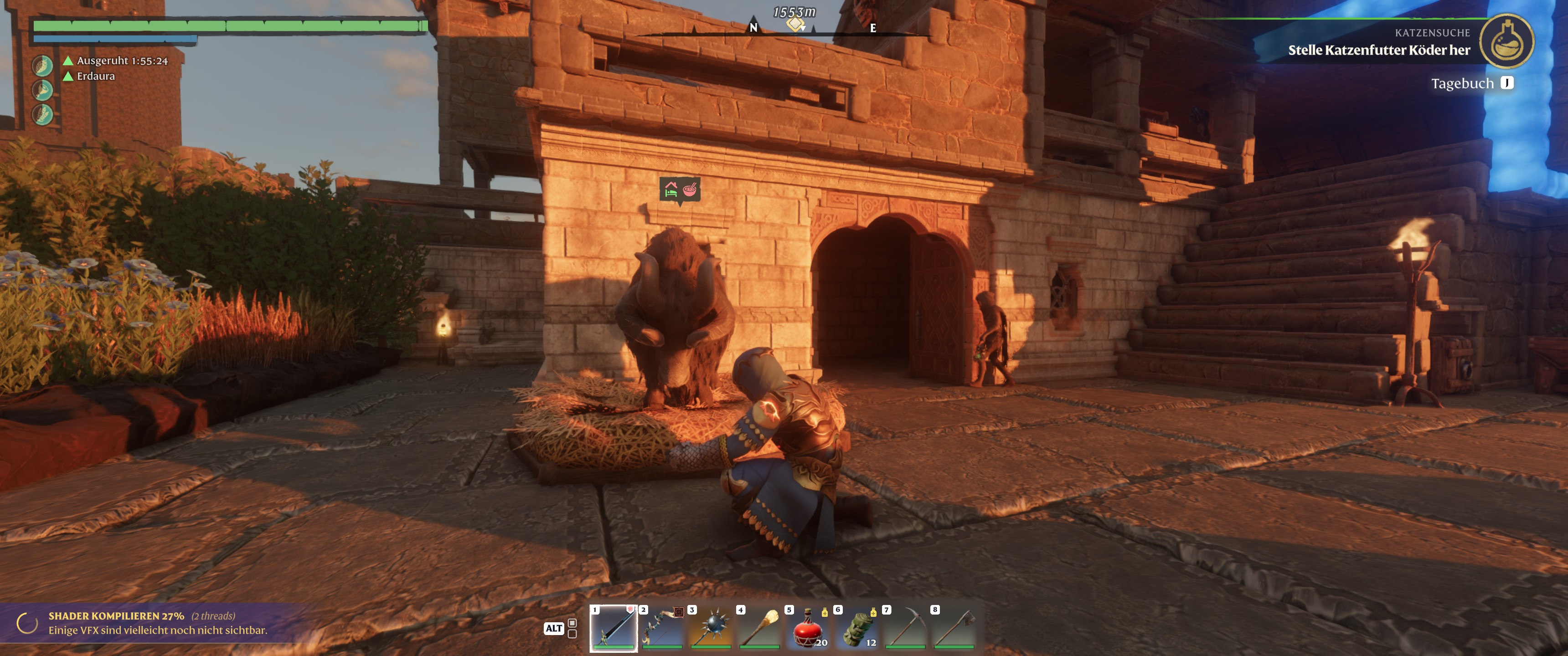Equip the bow from the hotbar

662,627
